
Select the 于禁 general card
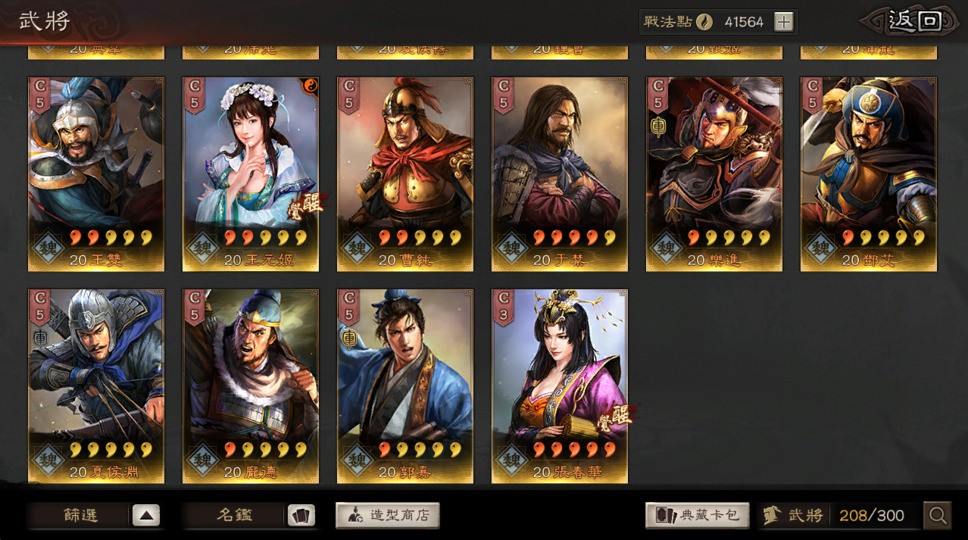click(560, 174)
